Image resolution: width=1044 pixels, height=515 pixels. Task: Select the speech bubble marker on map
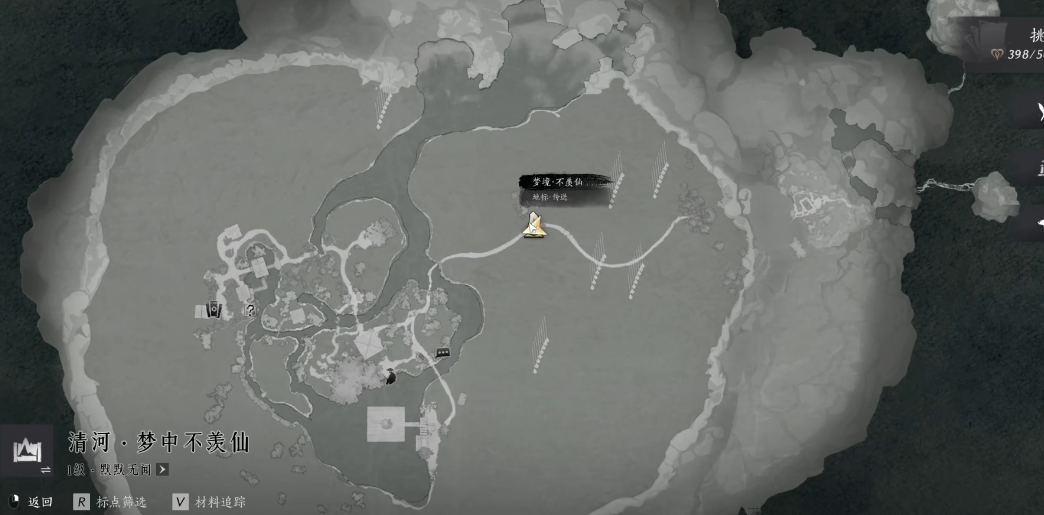point(443,351)
